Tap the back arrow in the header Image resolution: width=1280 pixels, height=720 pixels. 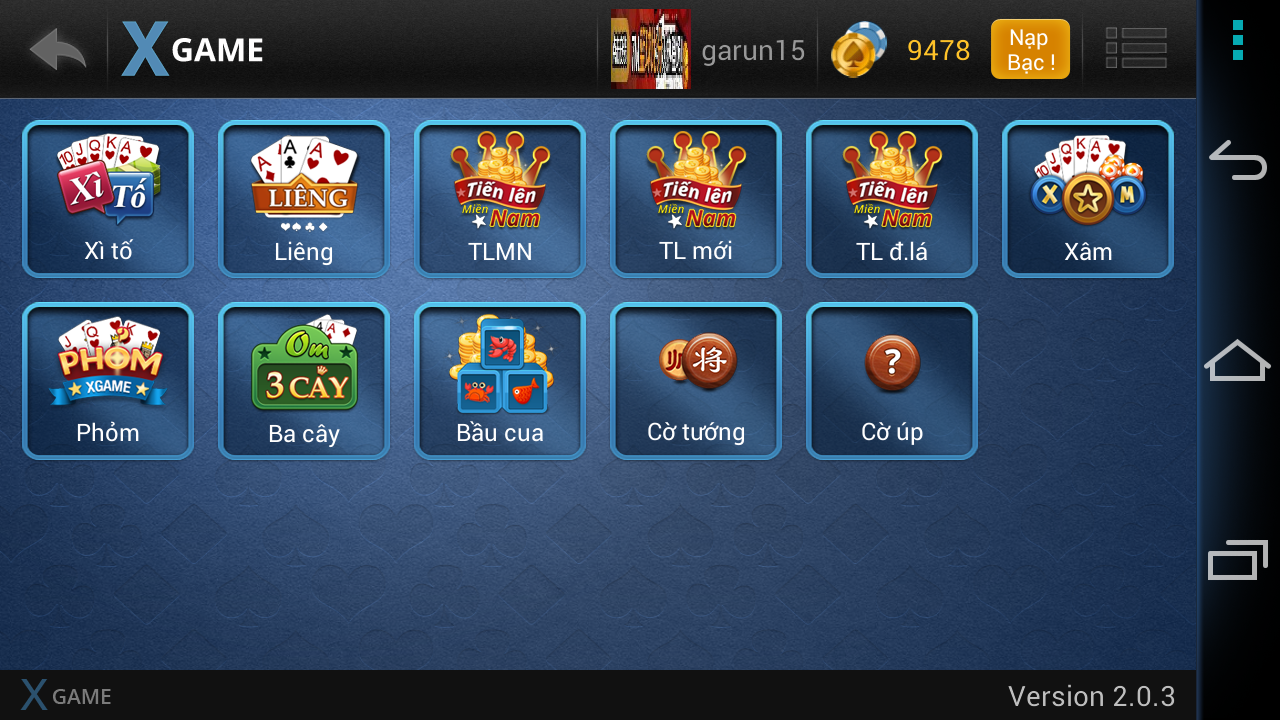click(x=56, y=48)
